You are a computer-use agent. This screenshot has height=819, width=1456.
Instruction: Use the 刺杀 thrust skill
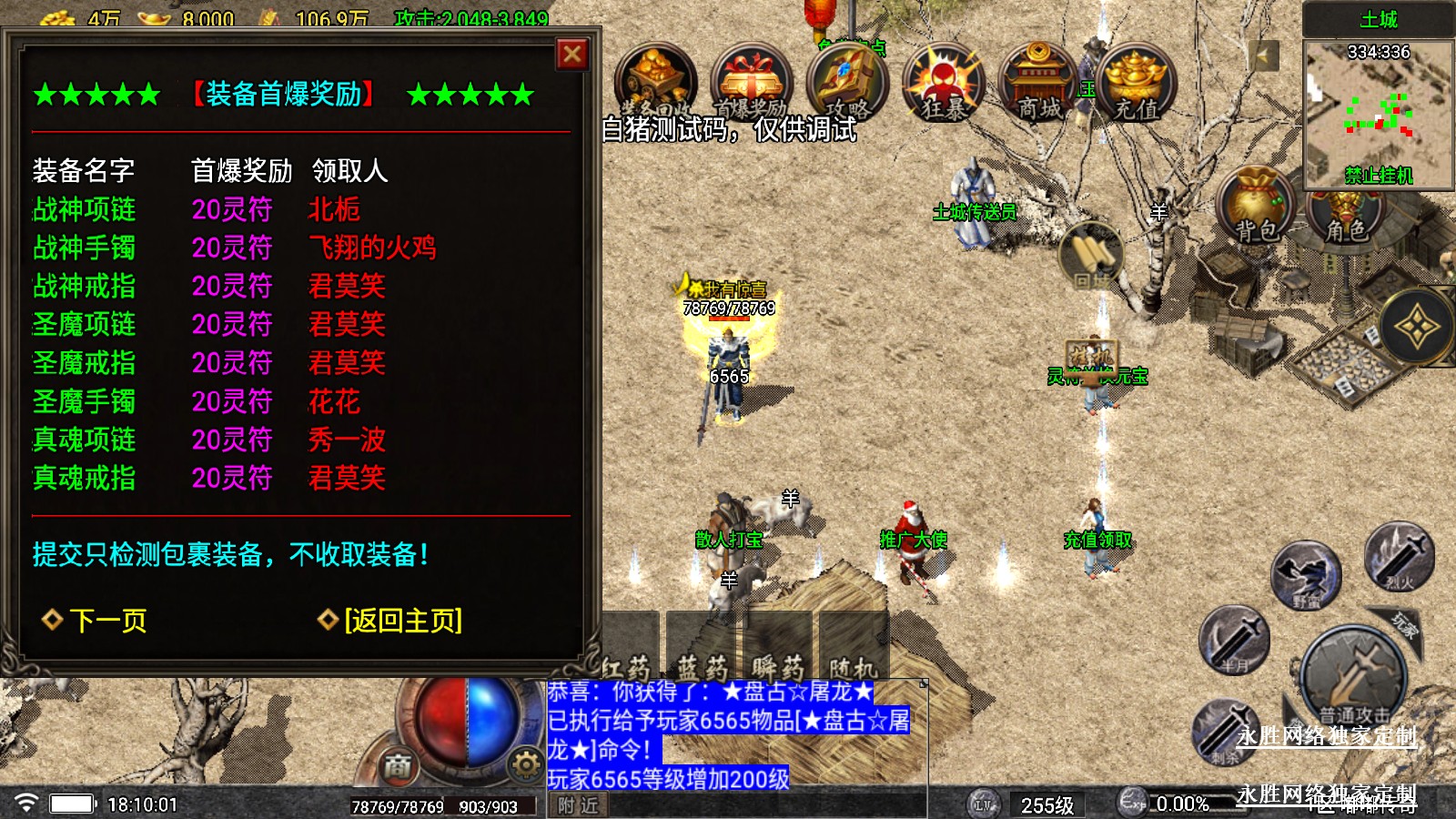click(x=1225, y=731)
